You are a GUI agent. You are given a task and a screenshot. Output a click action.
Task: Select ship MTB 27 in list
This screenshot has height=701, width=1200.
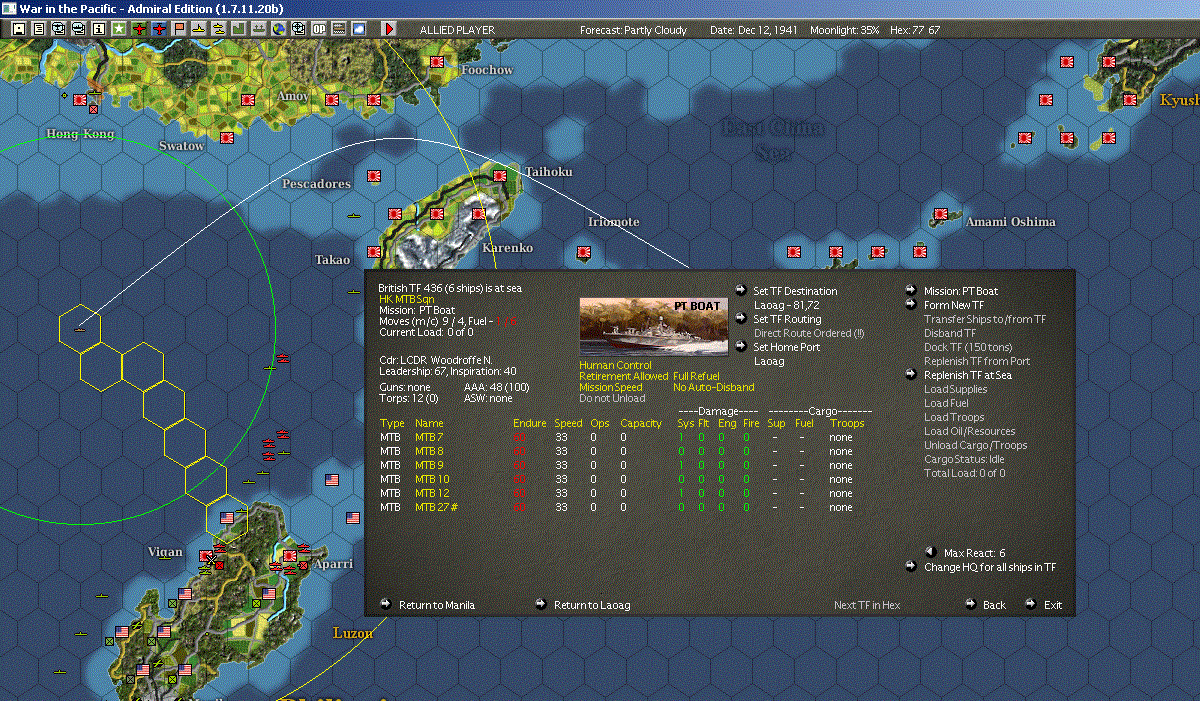click(432, 507)
